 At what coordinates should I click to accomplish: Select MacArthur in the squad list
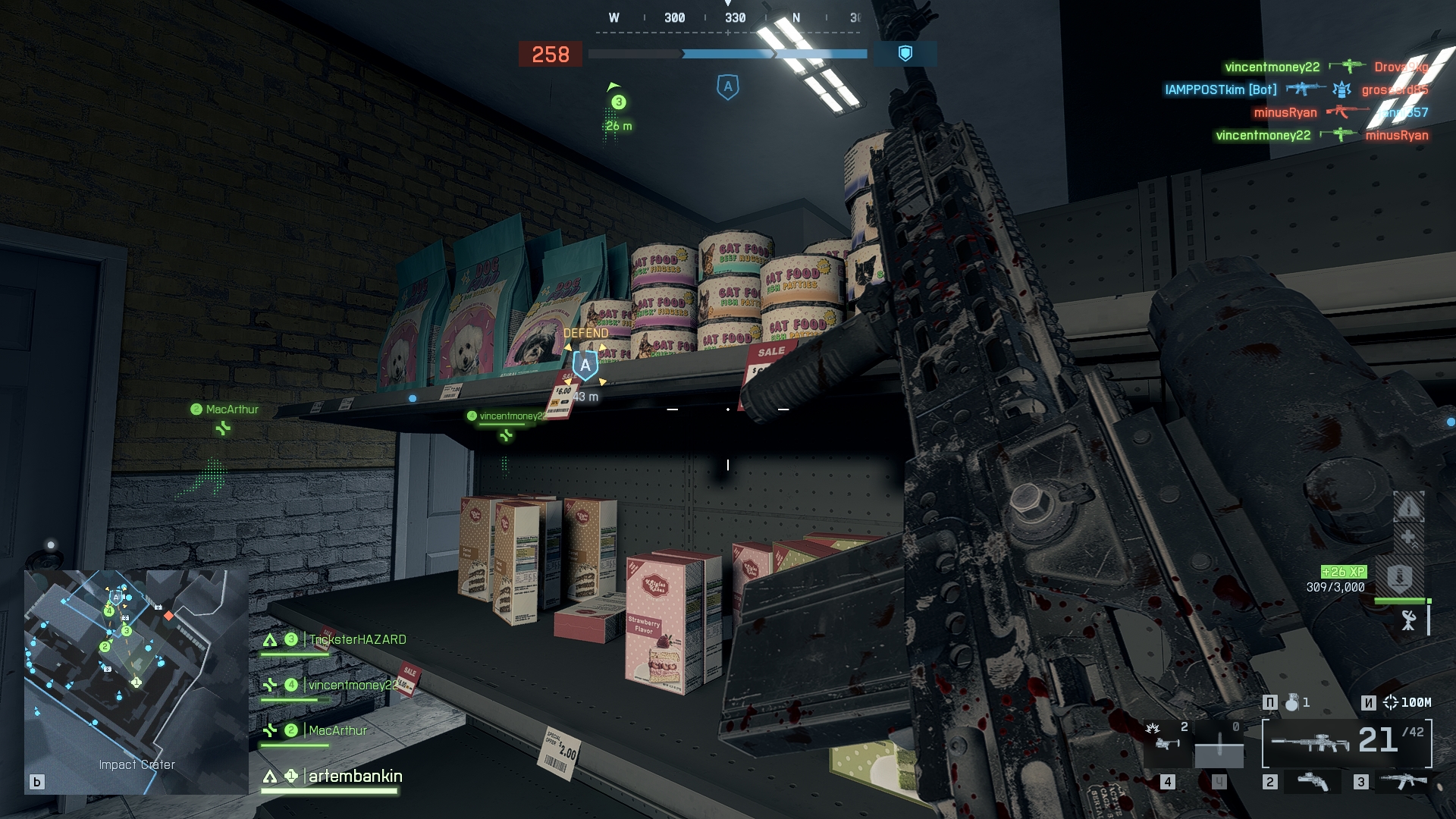pos(337,731)
